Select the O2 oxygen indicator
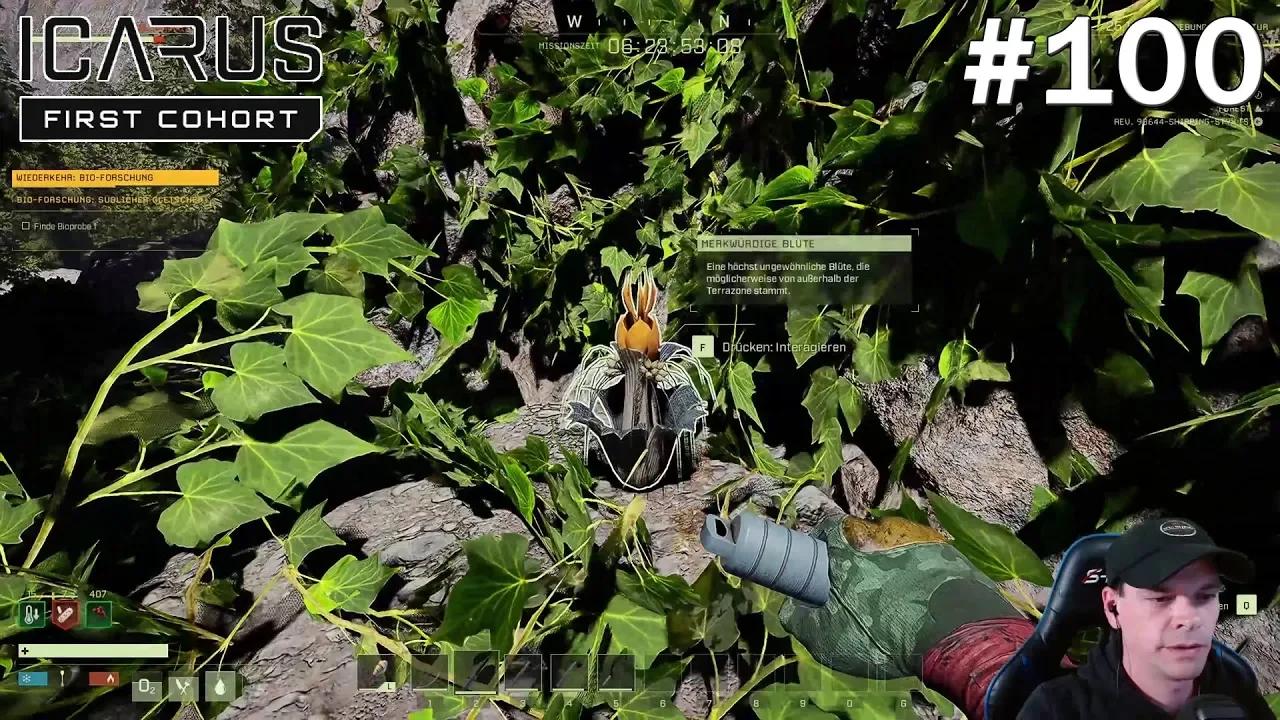This screenshot has width=1280, height=720. [x=147, y=686]
